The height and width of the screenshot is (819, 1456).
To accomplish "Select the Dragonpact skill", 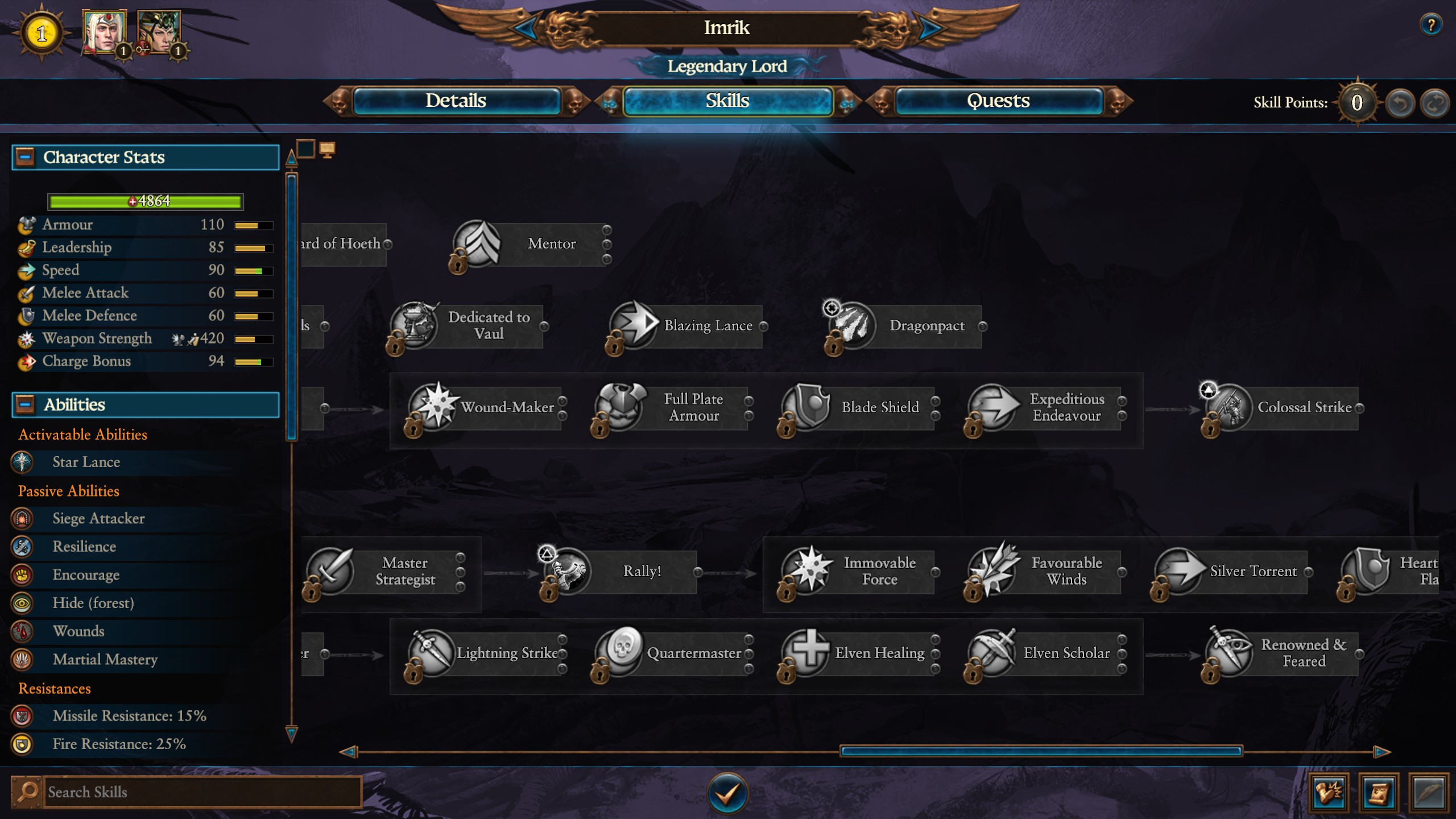I will click(905, 326).
